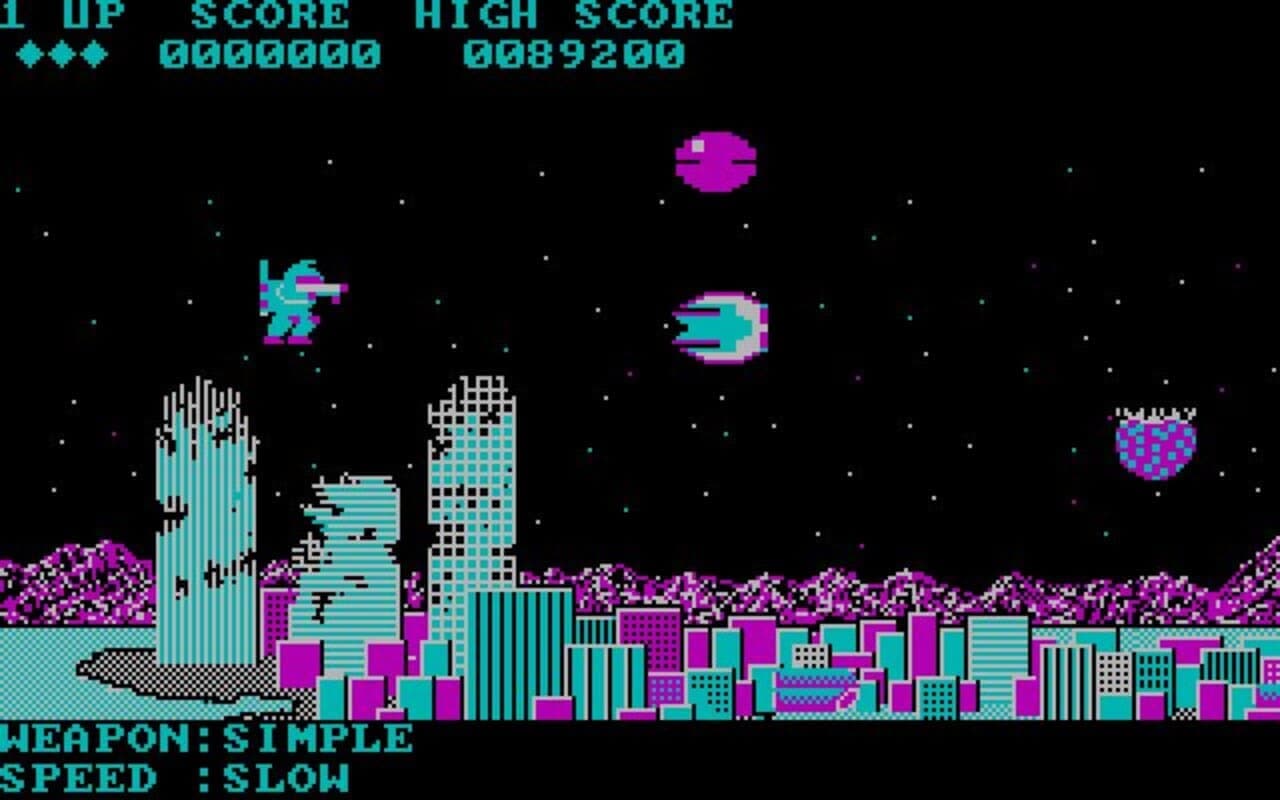This screenshot has width=1280, height=800.
Task: Click the player's flying robot sprite
Action: pos(295,300)
